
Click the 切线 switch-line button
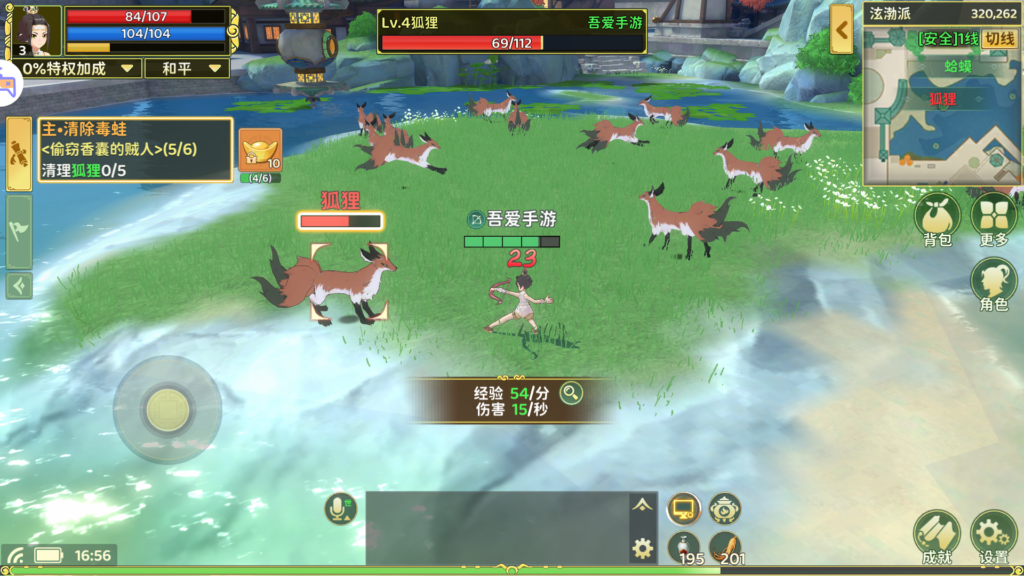pyautogui.click(x=1000, y=39)
